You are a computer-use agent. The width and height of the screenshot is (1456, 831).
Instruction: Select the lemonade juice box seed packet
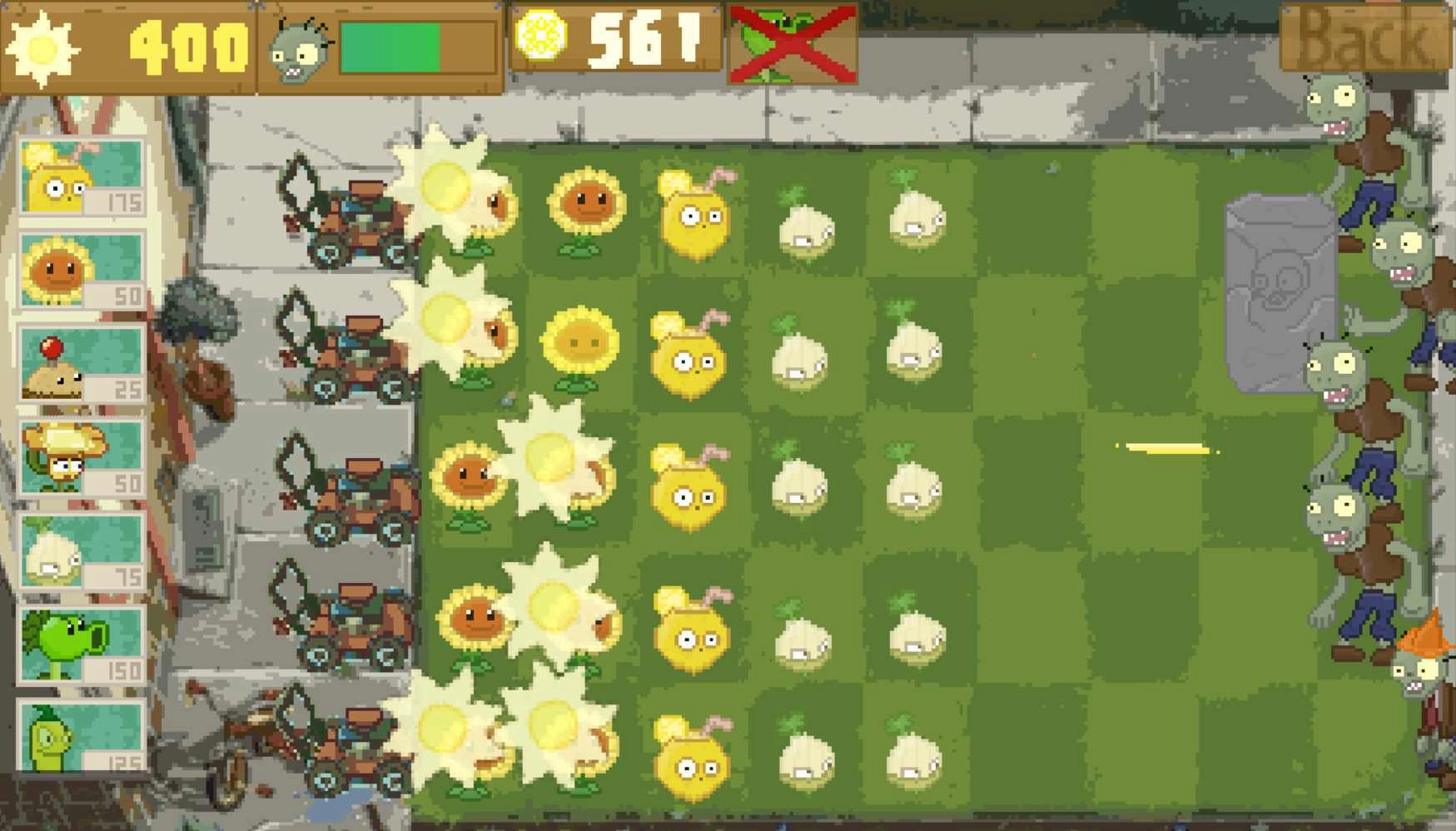75,179
